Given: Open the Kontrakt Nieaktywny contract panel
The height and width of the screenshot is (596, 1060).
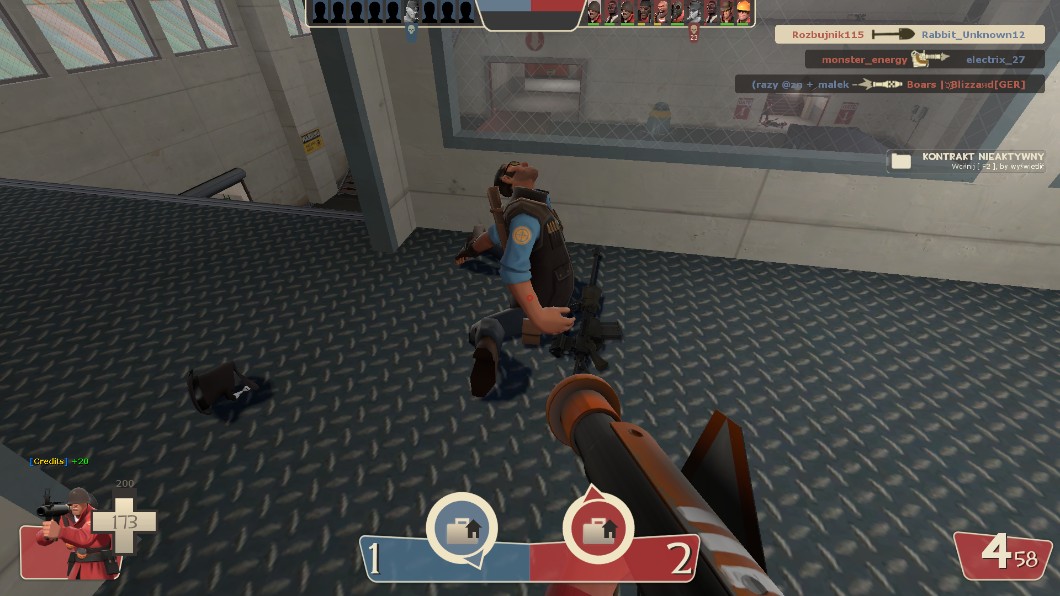Looking at the screenshot, I should pos(967,161).
